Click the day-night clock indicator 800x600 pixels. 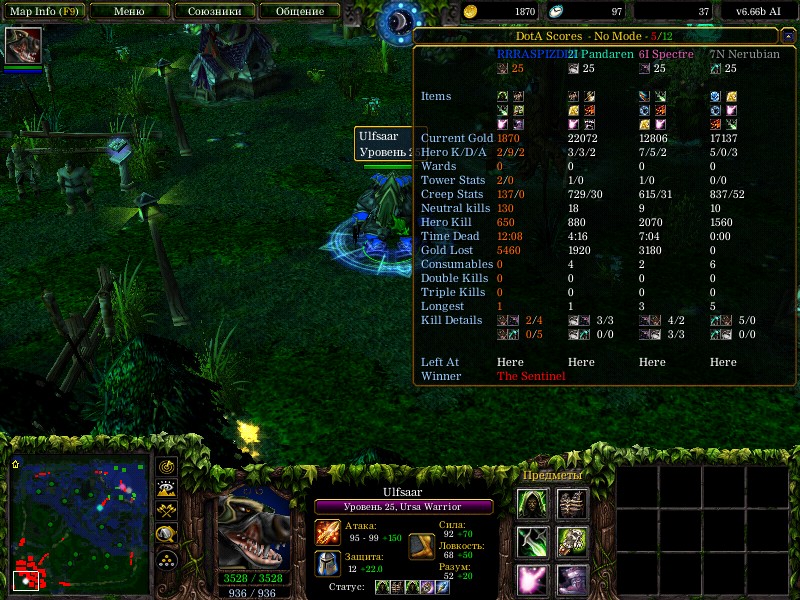click(x=405, y=21)
